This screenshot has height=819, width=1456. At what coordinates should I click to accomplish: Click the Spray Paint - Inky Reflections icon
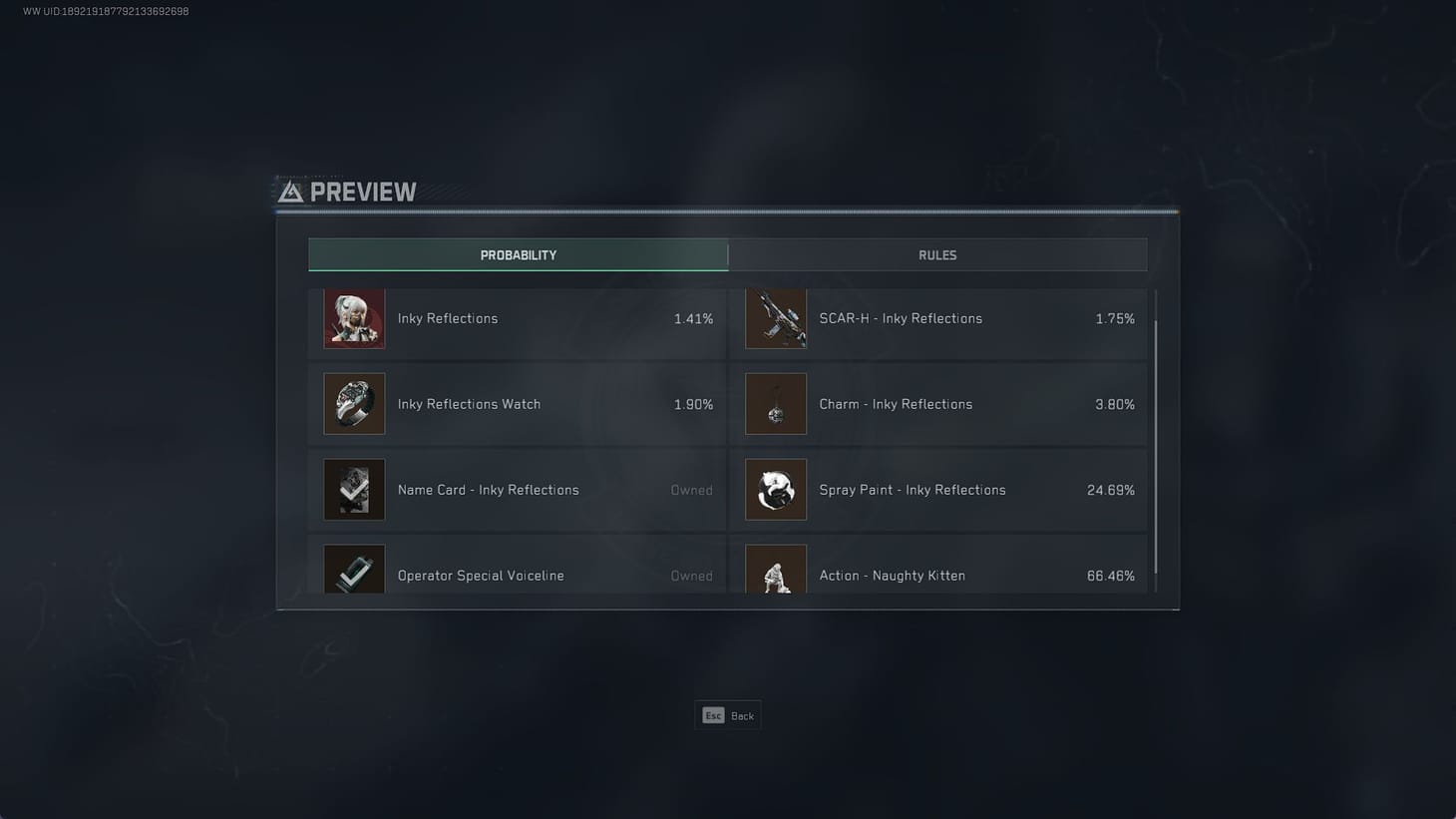[776, 490]
